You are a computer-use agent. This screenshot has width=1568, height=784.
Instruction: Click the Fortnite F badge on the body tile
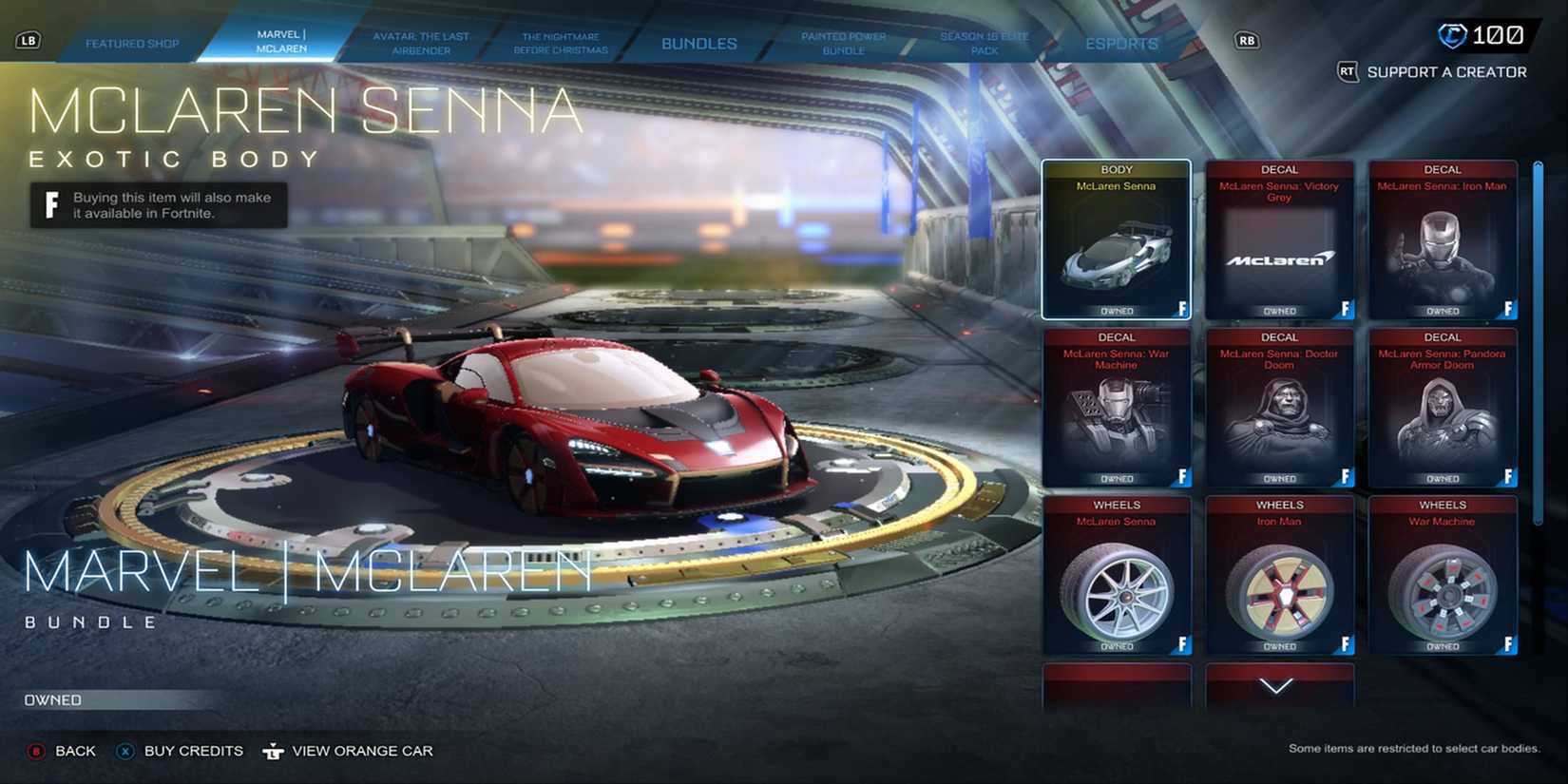click(1183, 310)
